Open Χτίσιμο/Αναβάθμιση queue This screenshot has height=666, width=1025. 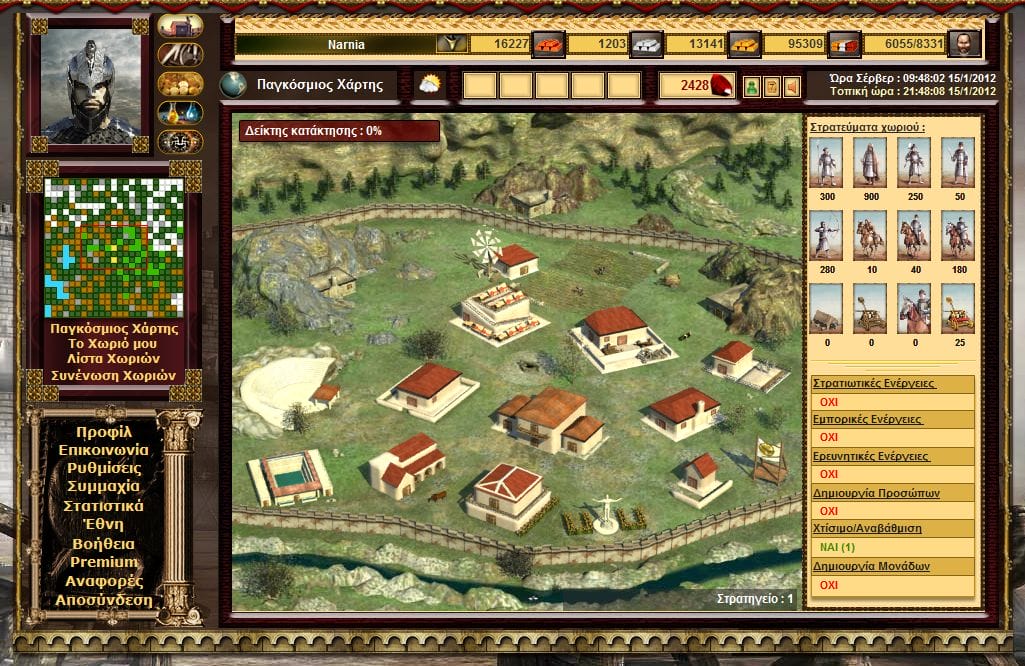pos(867,528)
